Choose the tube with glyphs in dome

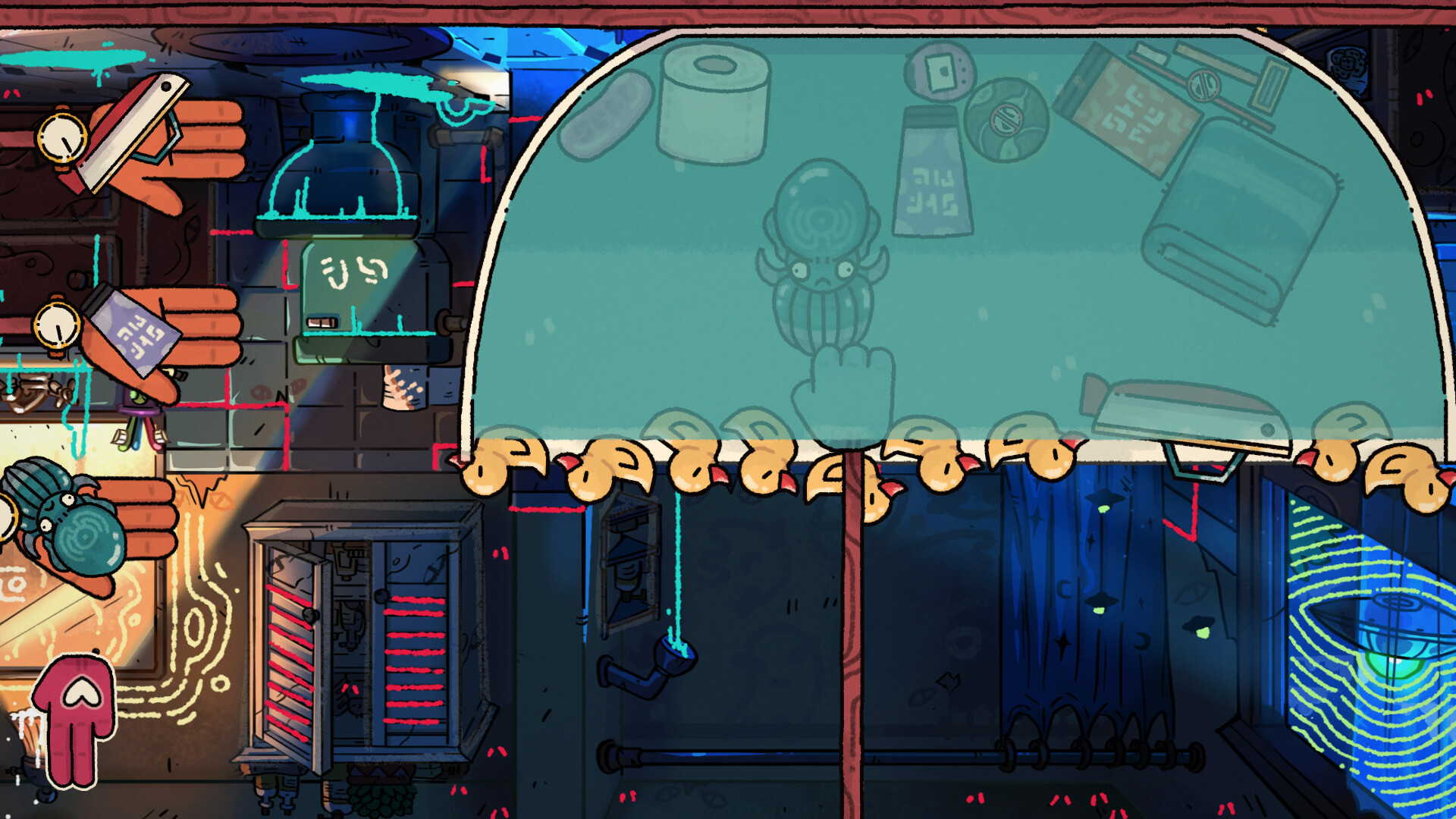click(x=932, y=174)
